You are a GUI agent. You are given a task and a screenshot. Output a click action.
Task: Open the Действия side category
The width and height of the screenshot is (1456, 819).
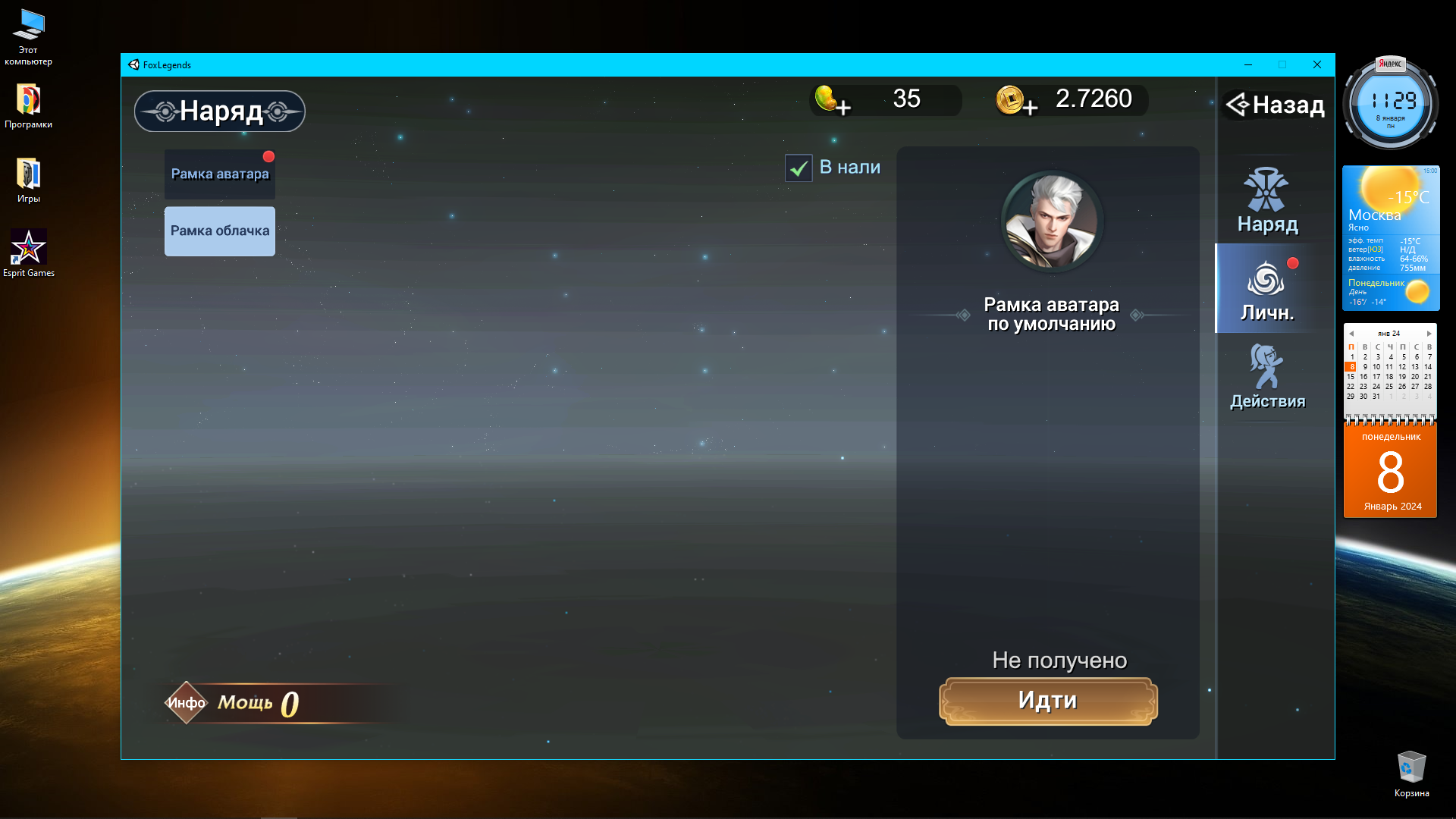pyautogui.click(x=1267, y=378)
